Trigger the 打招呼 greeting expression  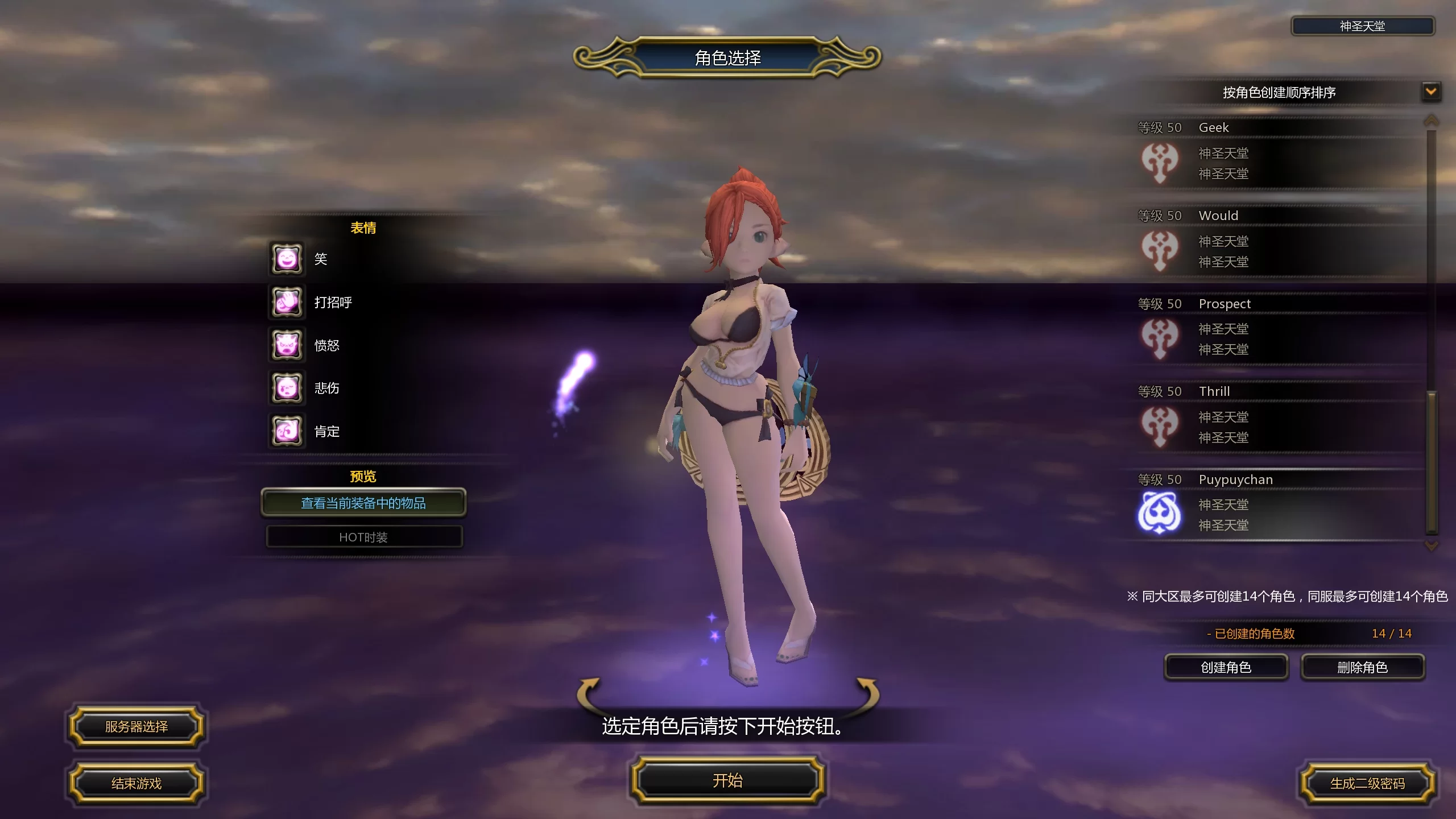[287, 302]
